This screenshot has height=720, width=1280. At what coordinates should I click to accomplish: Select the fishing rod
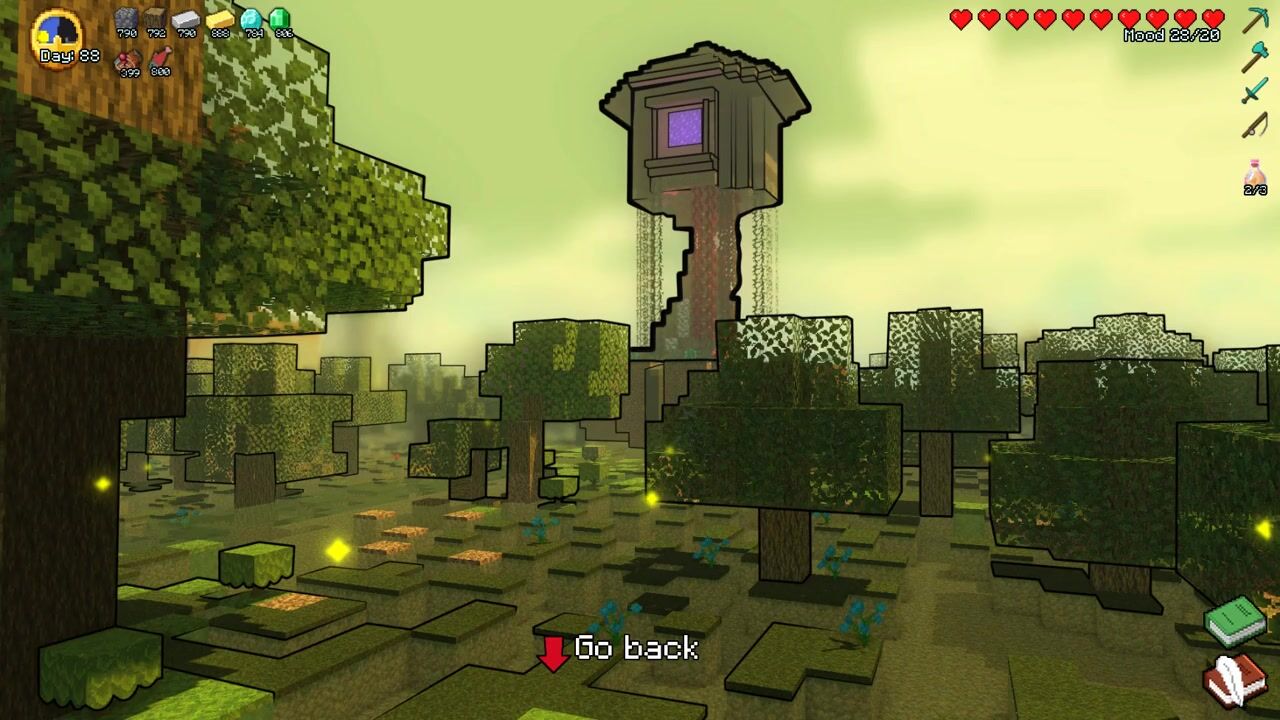click(x=1255, y=126)
